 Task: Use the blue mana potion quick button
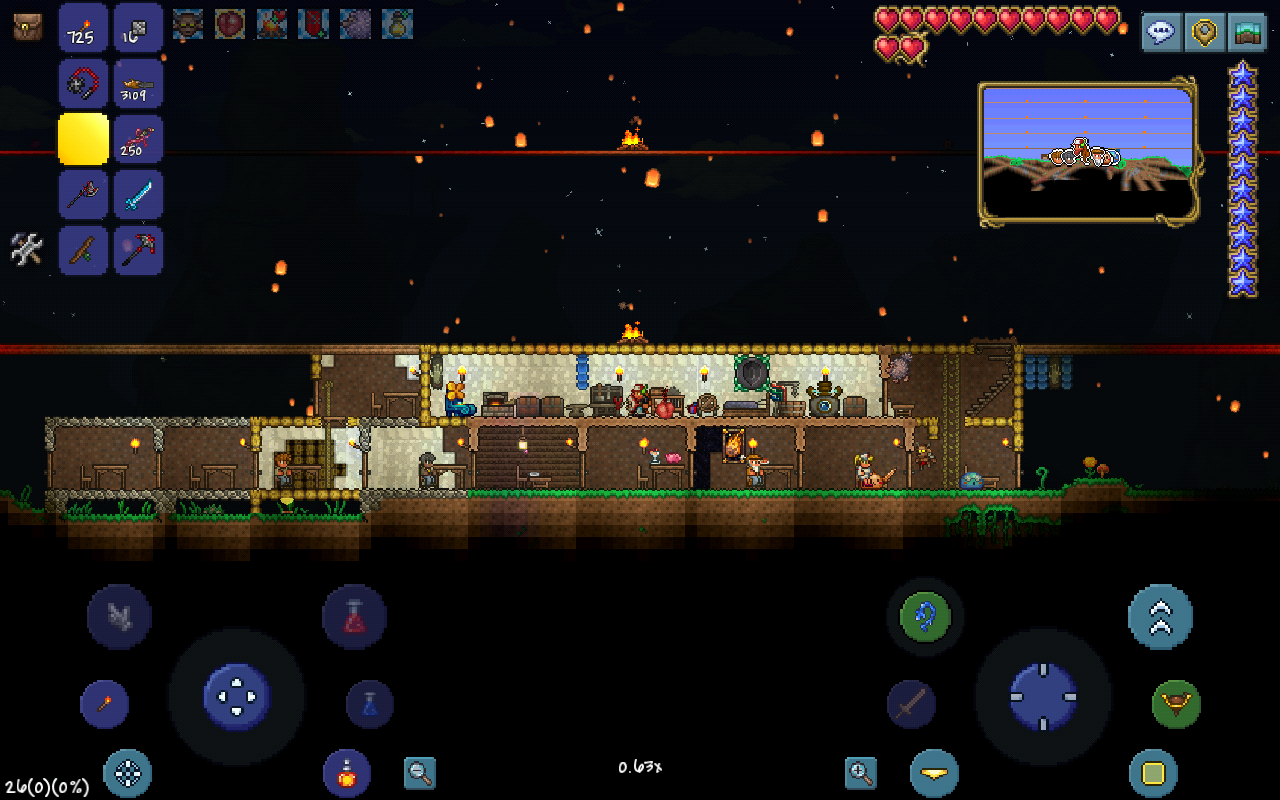coord(370,704)
